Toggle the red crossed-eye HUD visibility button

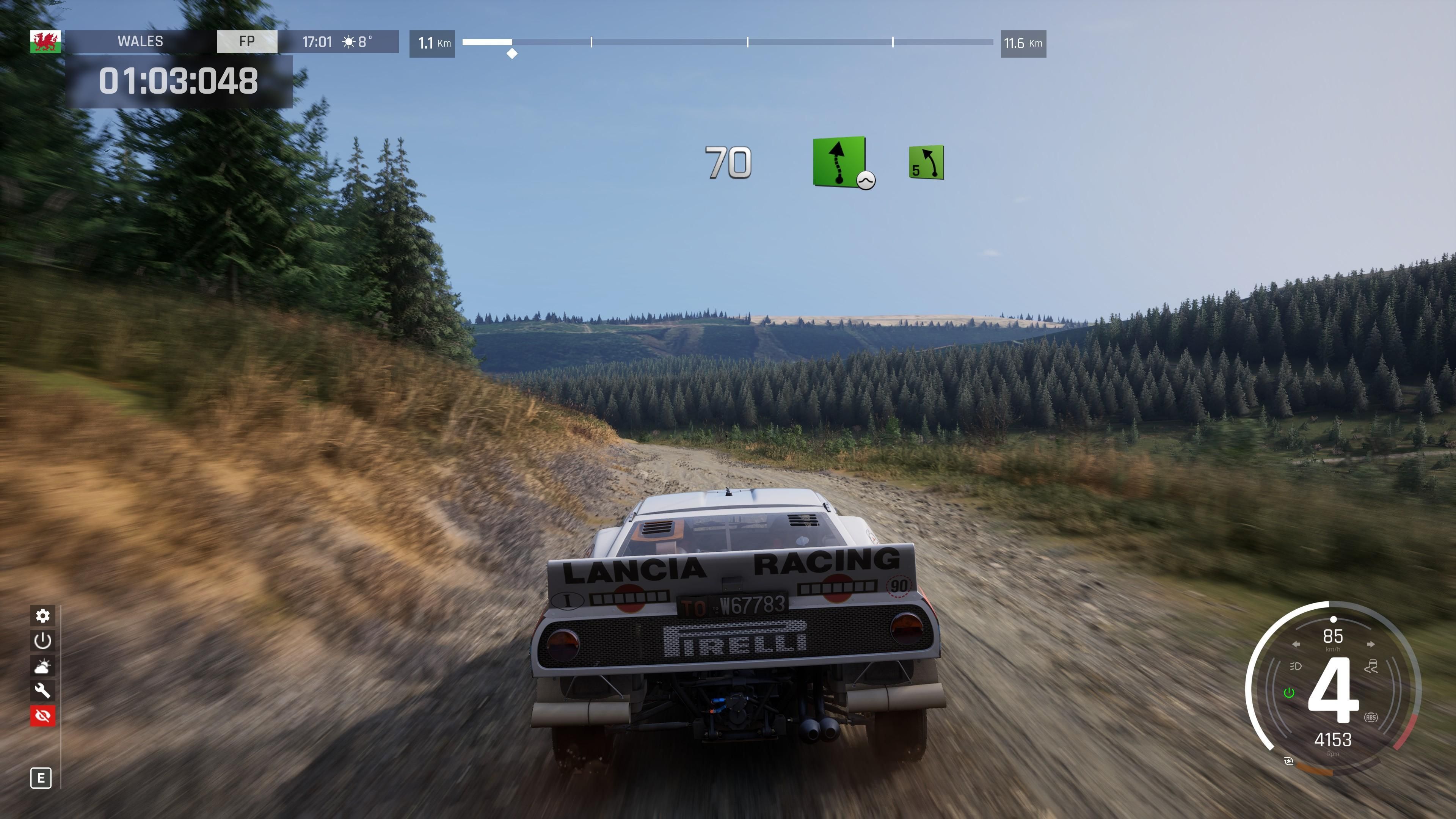tap(43, 716)
